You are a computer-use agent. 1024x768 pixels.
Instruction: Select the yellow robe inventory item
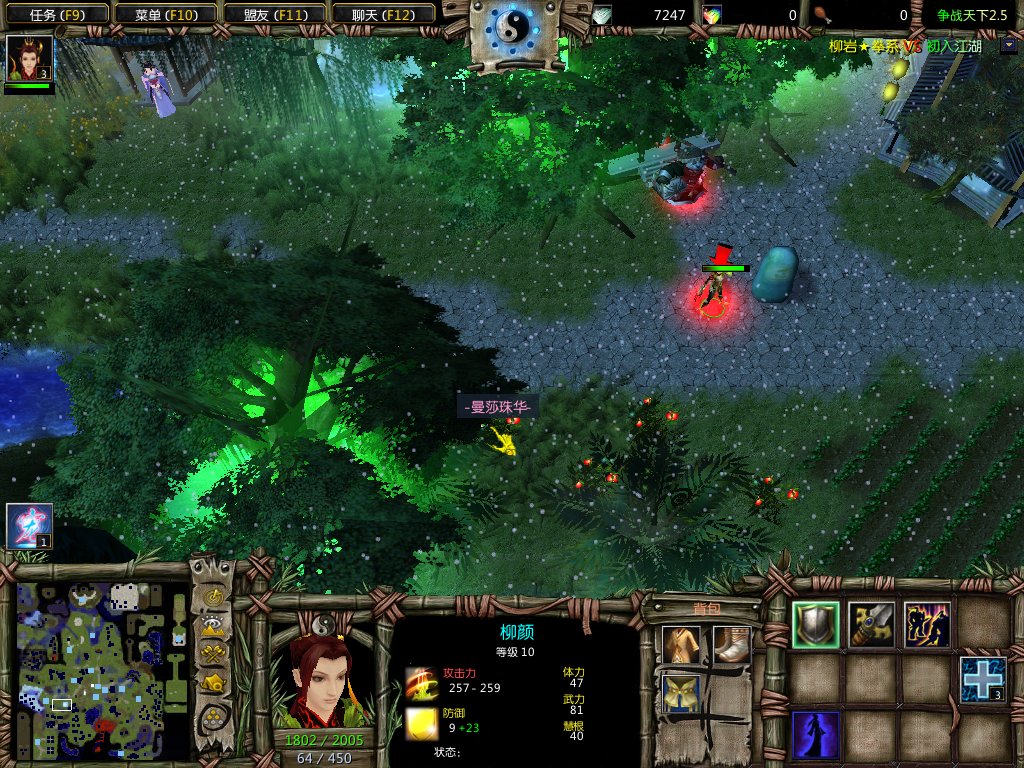point(681,645)
